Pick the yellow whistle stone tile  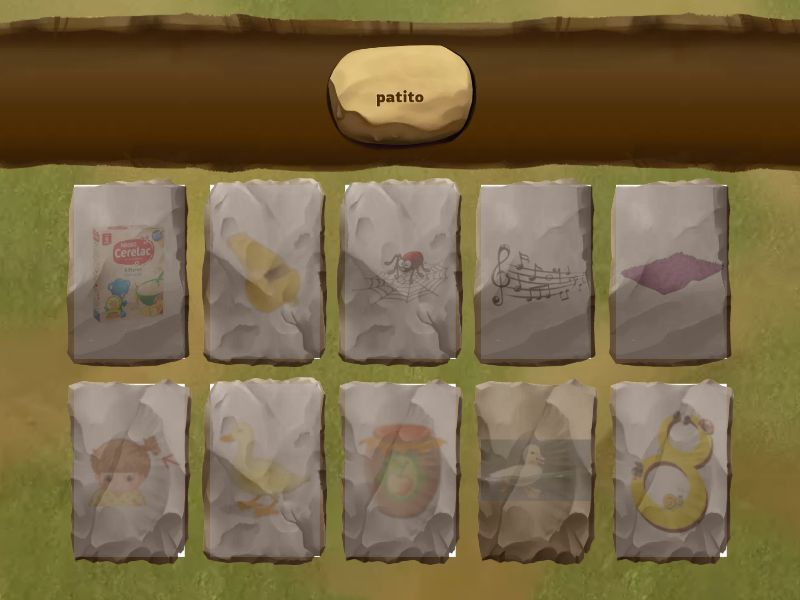point(265,272)
